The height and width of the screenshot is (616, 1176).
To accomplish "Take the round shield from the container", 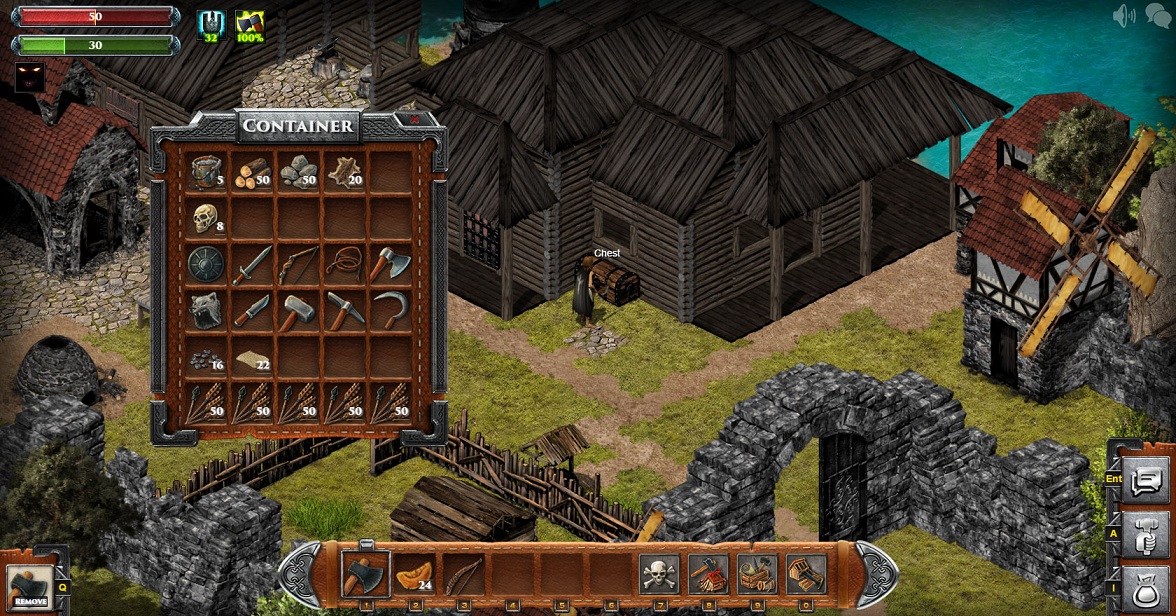I will point(206,264).
